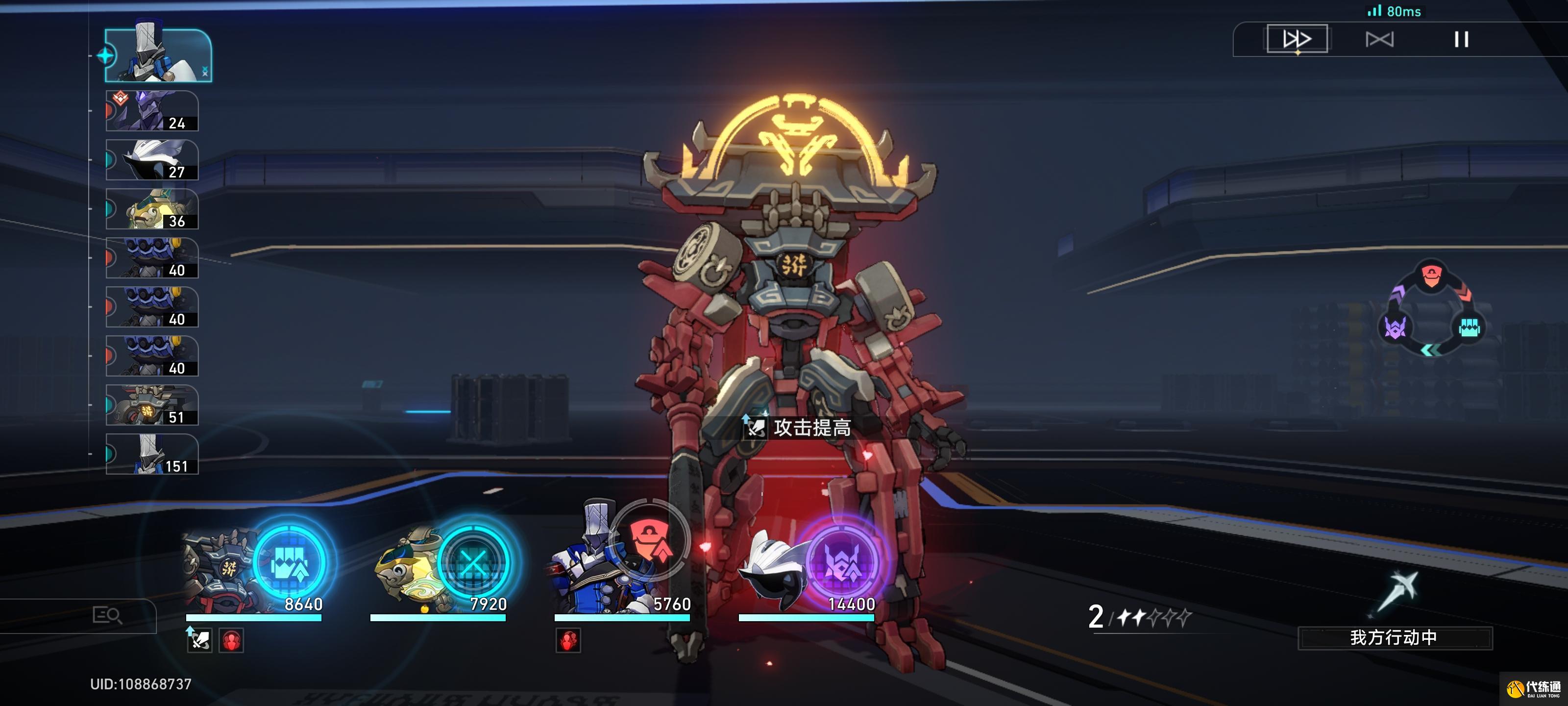Pause the battle
The height and width of the screenshot is (706, 1568).
tap(1461, 40)
